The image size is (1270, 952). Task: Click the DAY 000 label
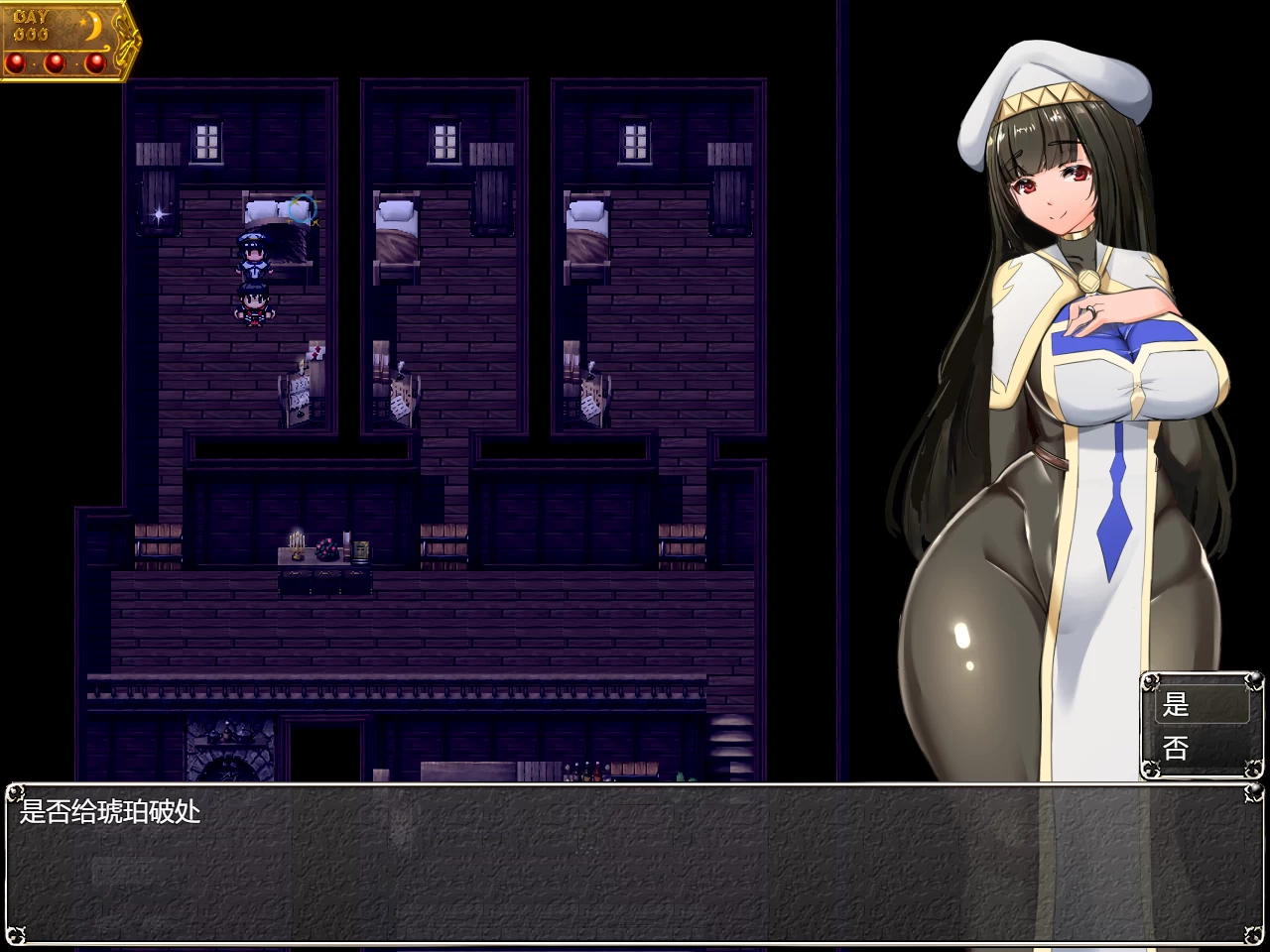[33, 24]
